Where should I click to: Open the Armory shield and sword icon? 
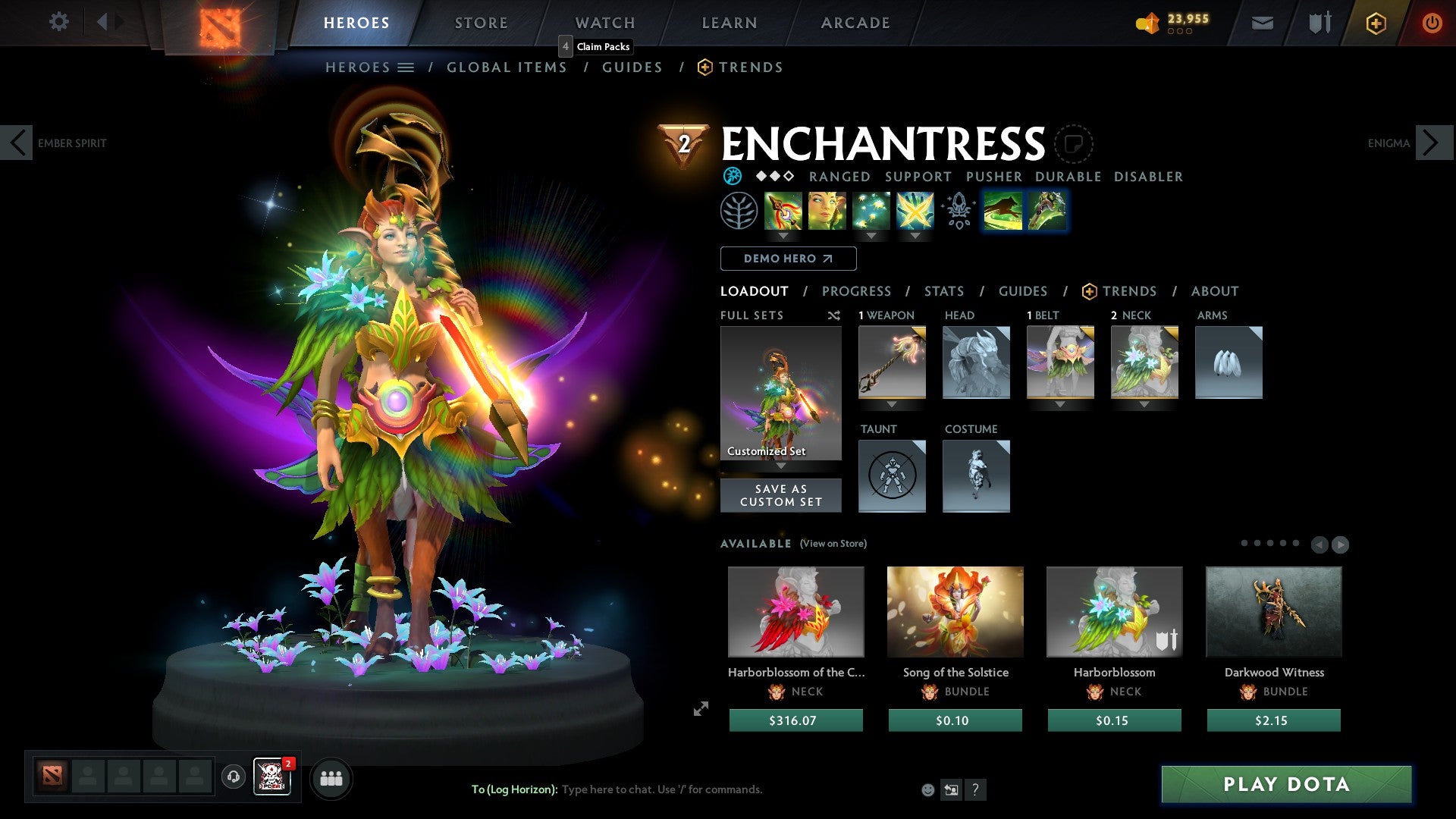1318,23
